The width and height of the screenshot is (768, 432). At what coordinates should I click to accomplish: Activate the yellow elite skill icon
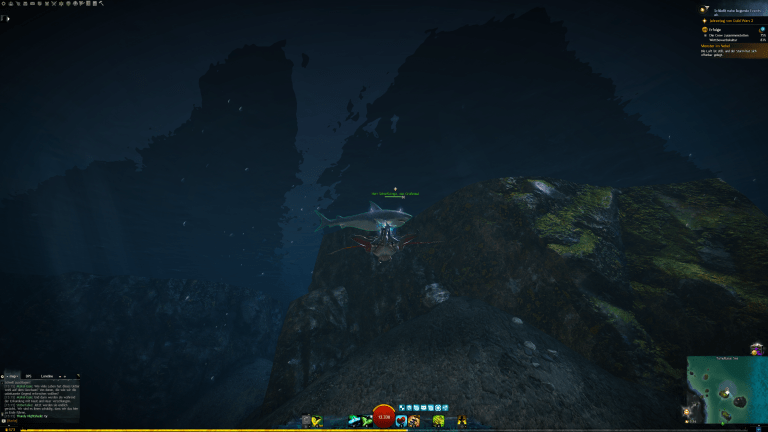click(x=462, y=421)
